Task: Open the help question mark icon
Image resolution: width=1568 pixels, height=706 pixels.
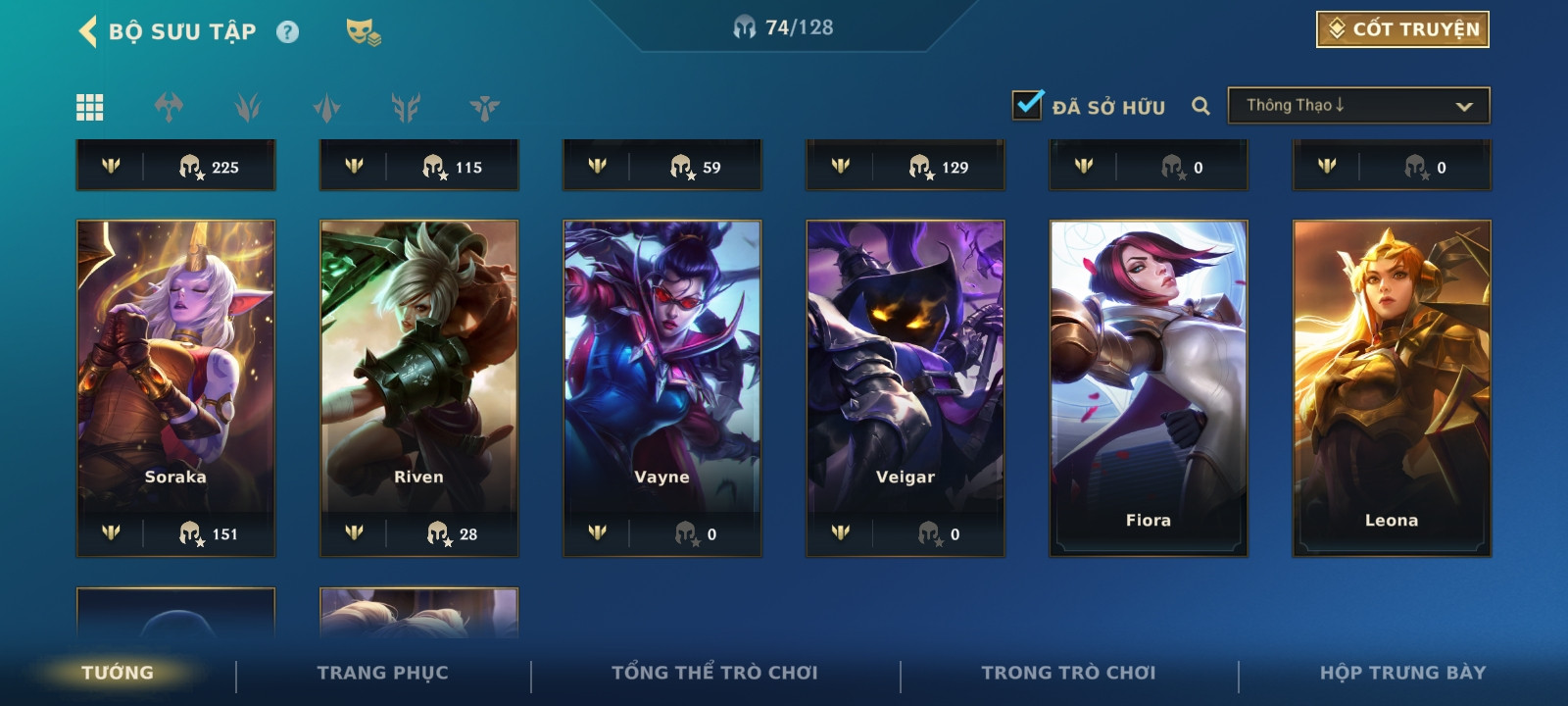Action: click(287, 32)
